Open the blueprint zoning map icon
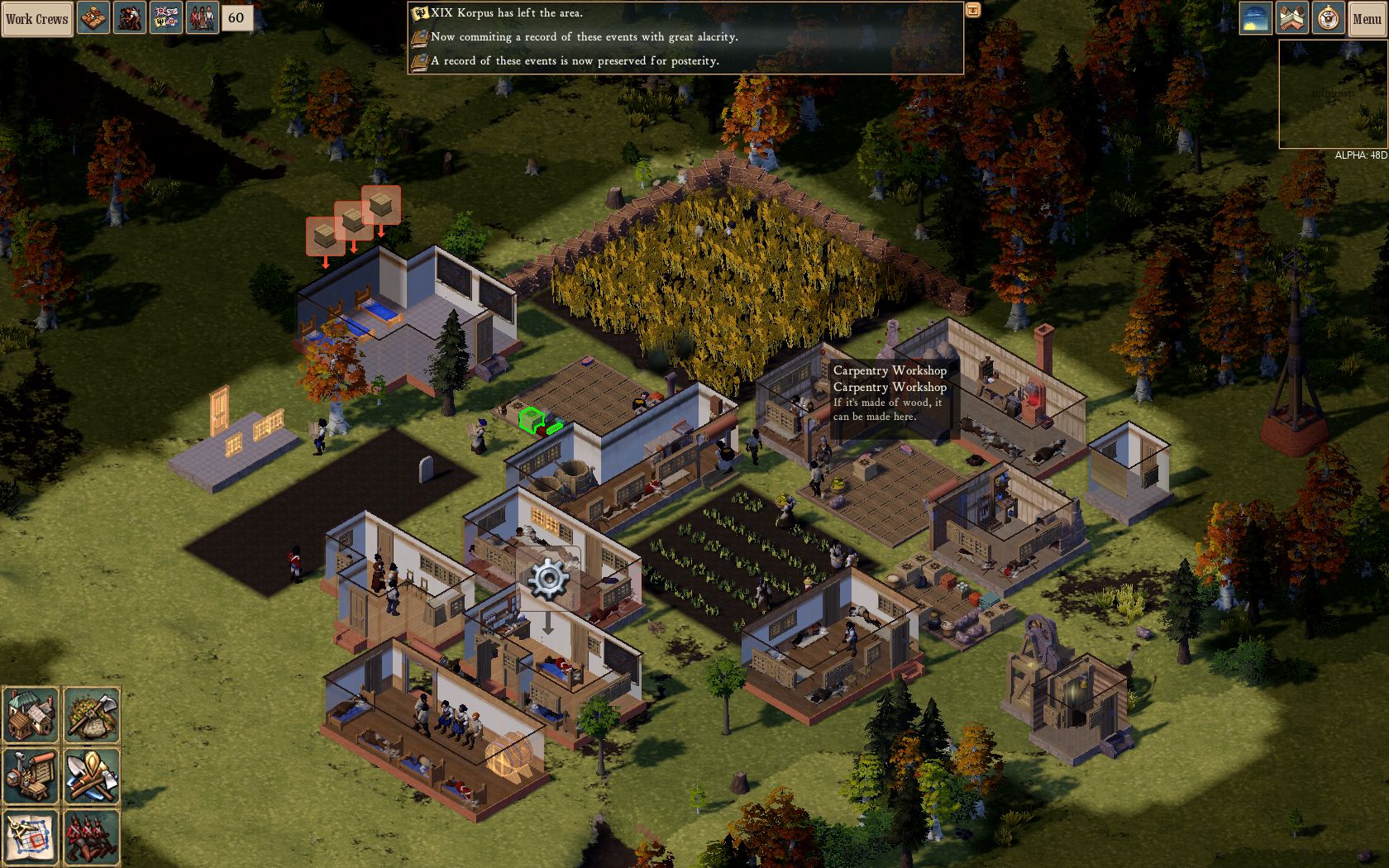This screenshot has width=1389, height=868. (31, 837)
